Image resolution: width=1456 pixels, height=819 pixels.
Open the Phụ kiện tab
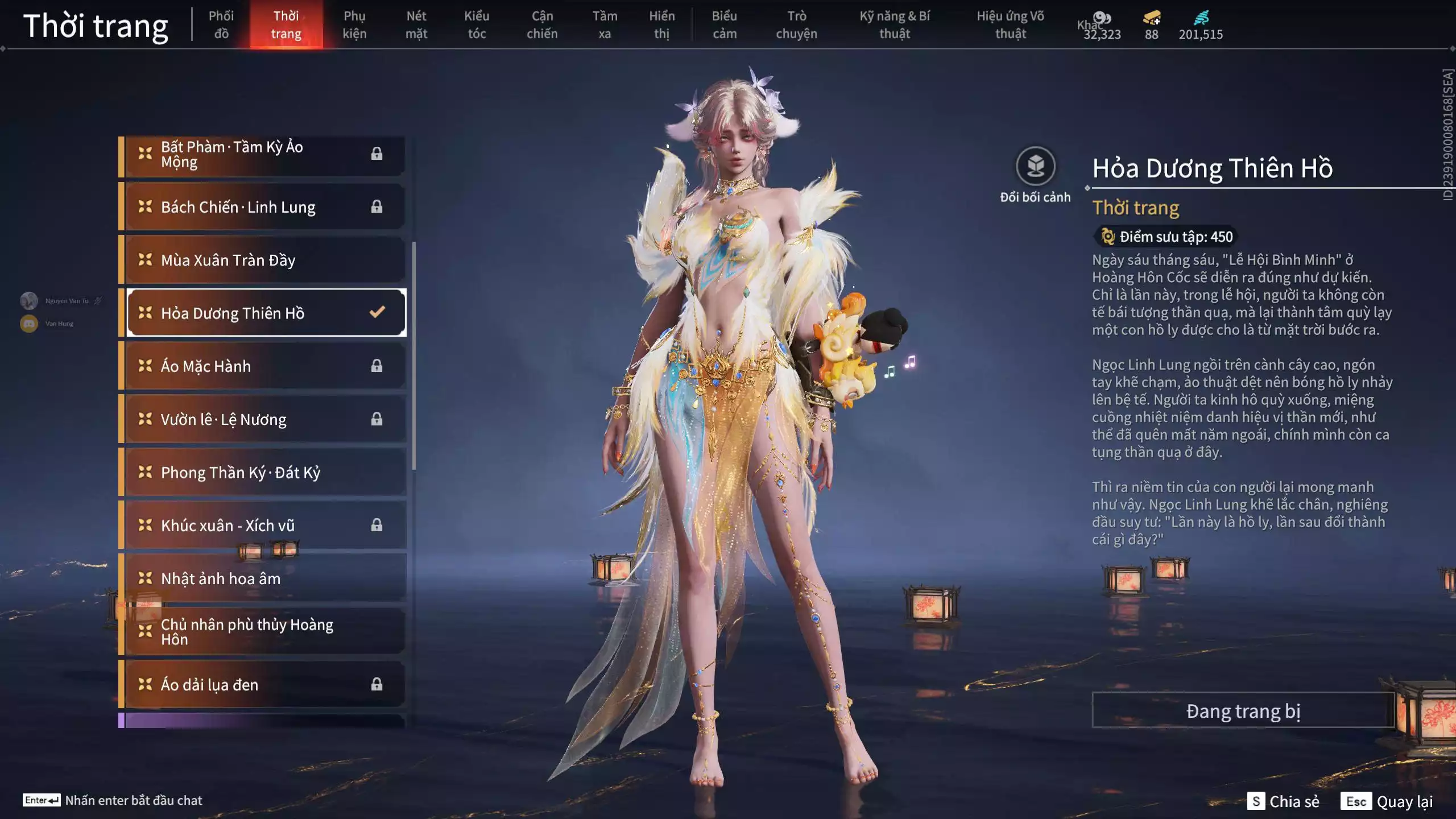[x=354, y=24]
